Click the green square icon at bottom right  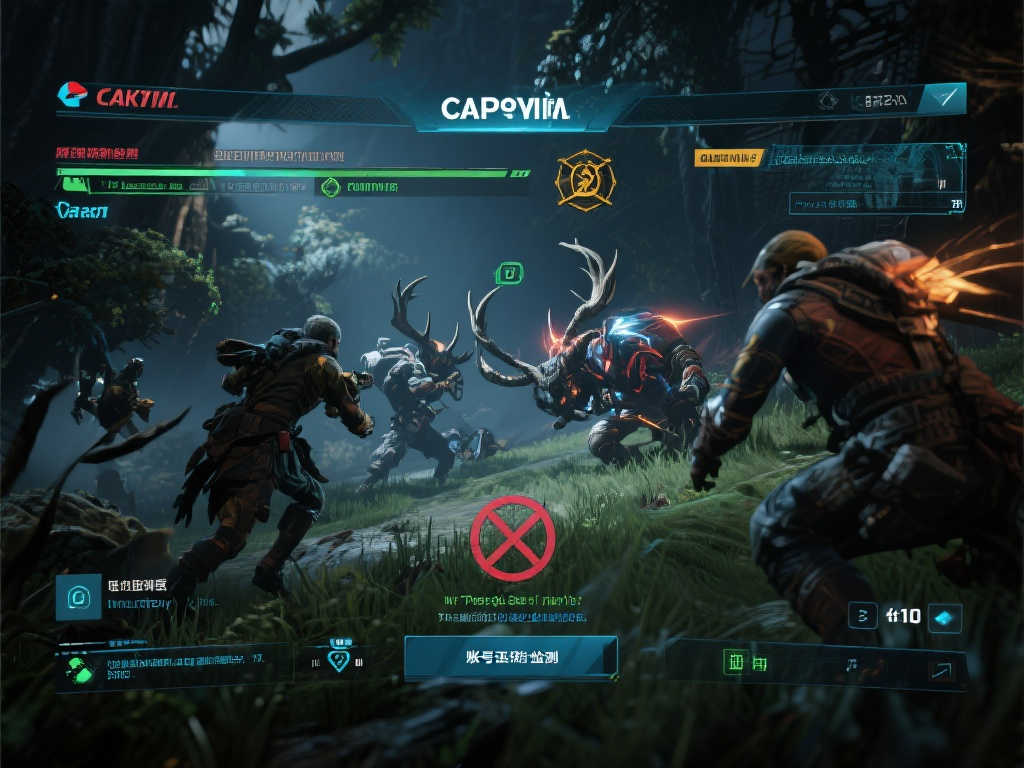click(x=736, y=662)
